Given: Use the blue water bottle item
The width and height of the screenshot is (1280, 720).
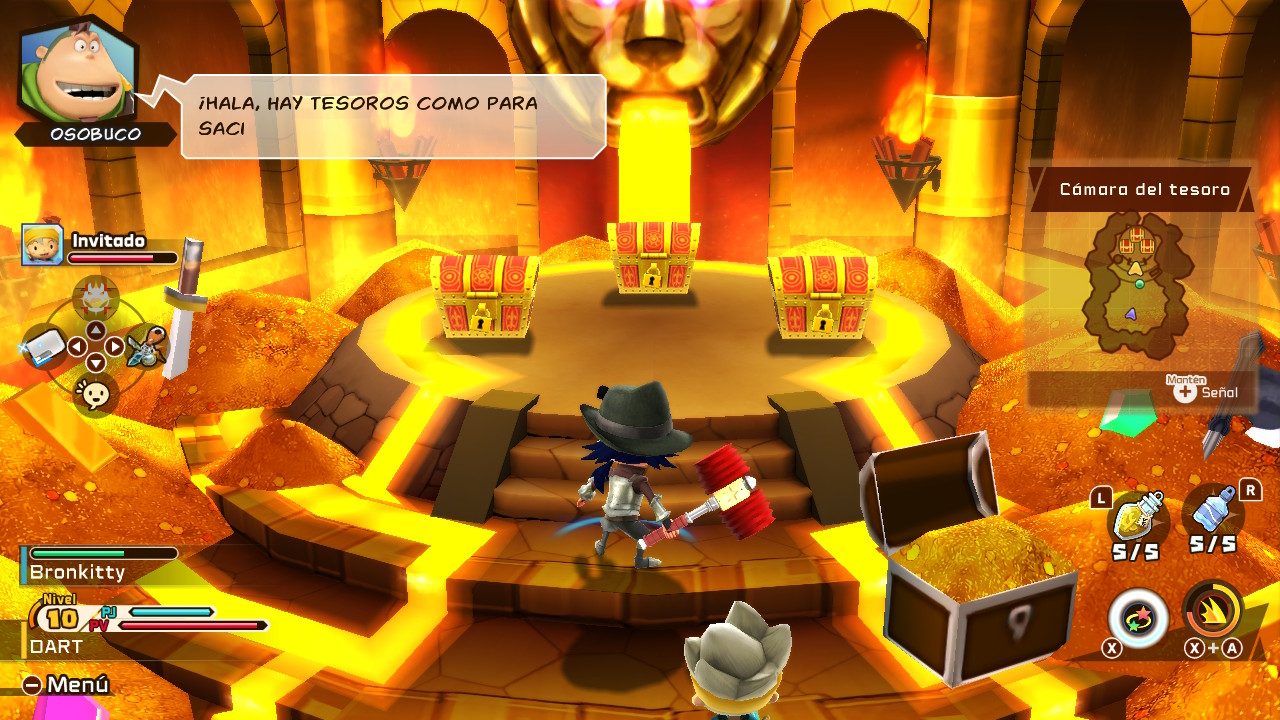Looking at the screenshot, I should 1212,515.
